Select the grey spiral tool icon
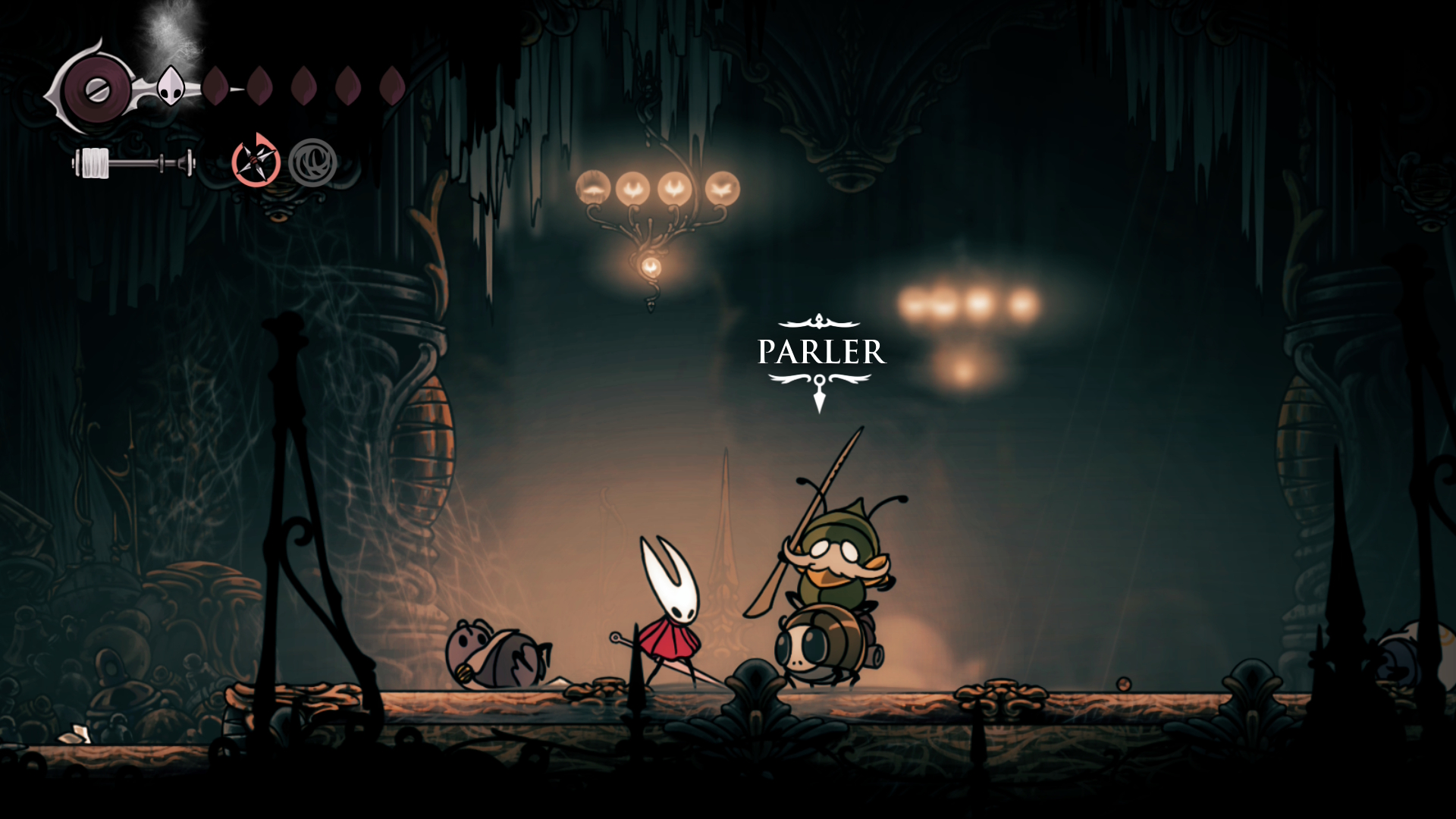The image size is (1456, 819). coord(312,162)
